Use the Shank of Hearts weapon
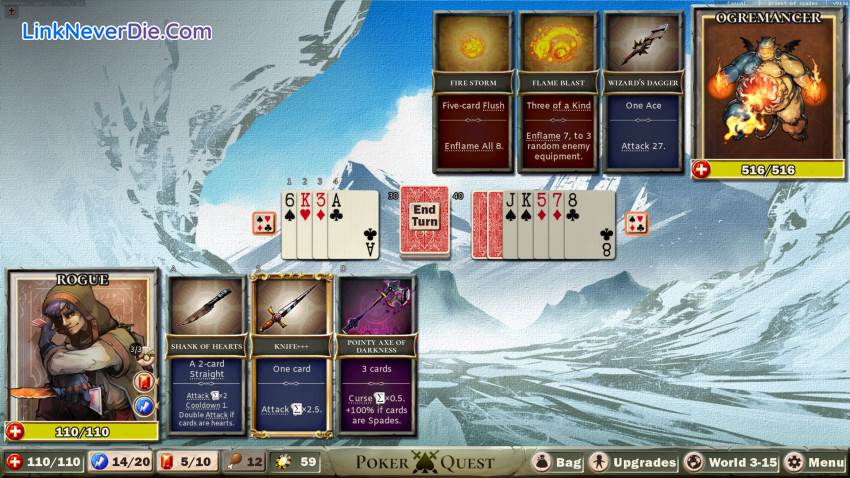This screenshot has height=478, width=850. pyautogui.click(x=205, y=355)
